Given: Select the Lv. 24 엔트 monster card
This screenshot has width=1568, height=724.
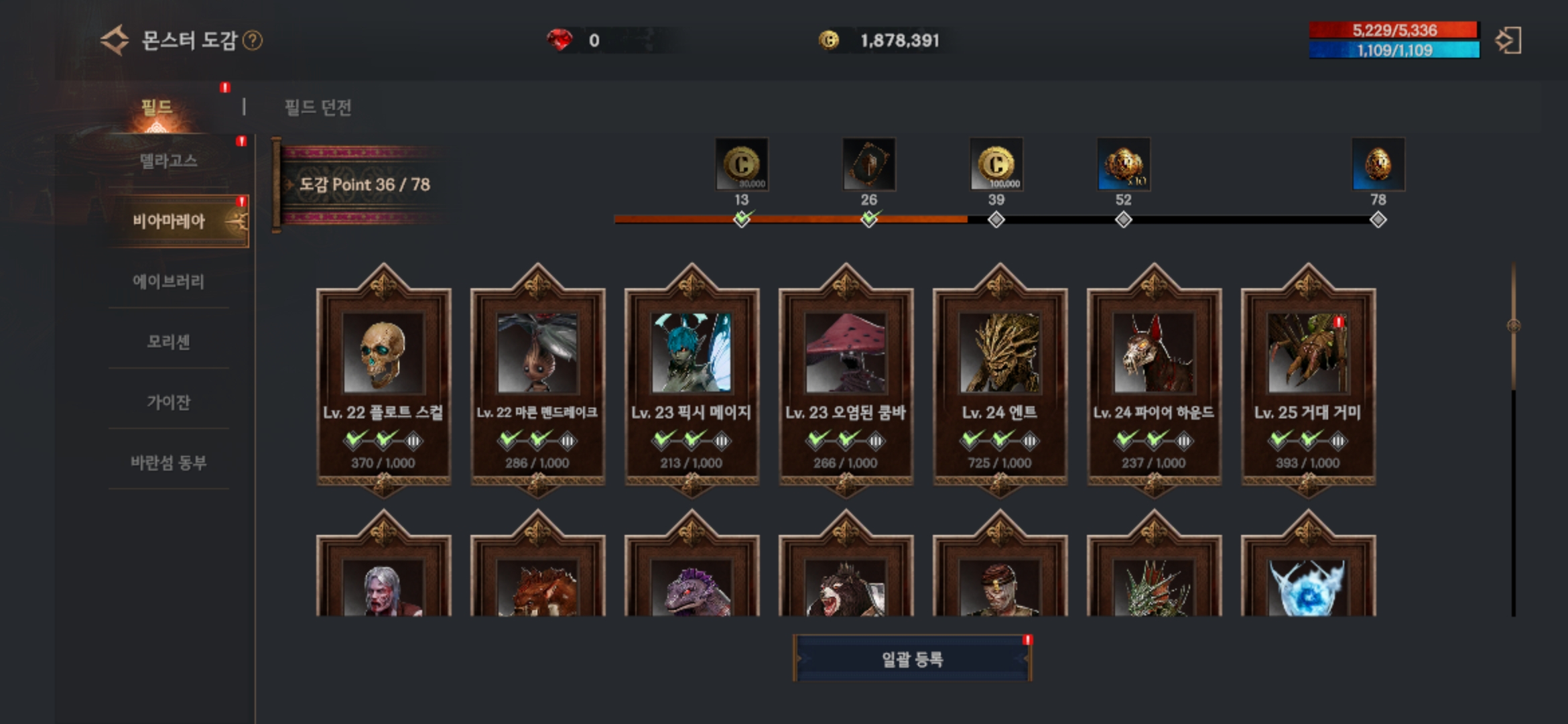Looking at the screenshot, I should point(1000,382).
